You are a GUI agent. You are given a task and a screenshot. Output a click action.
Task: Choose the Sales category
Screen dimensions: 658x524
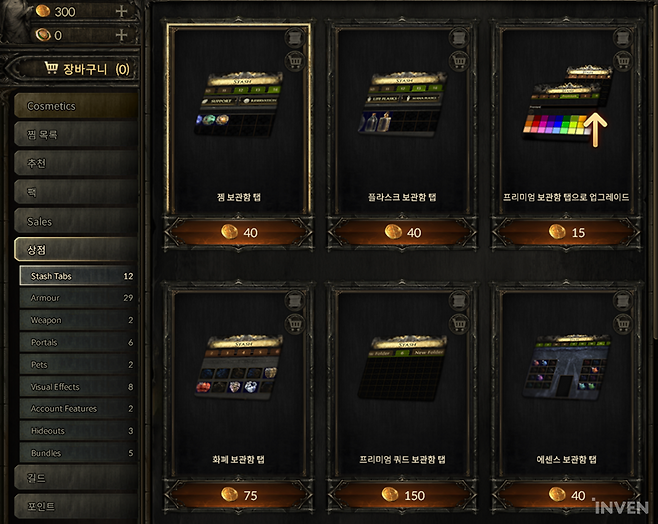tap(76, 221)
